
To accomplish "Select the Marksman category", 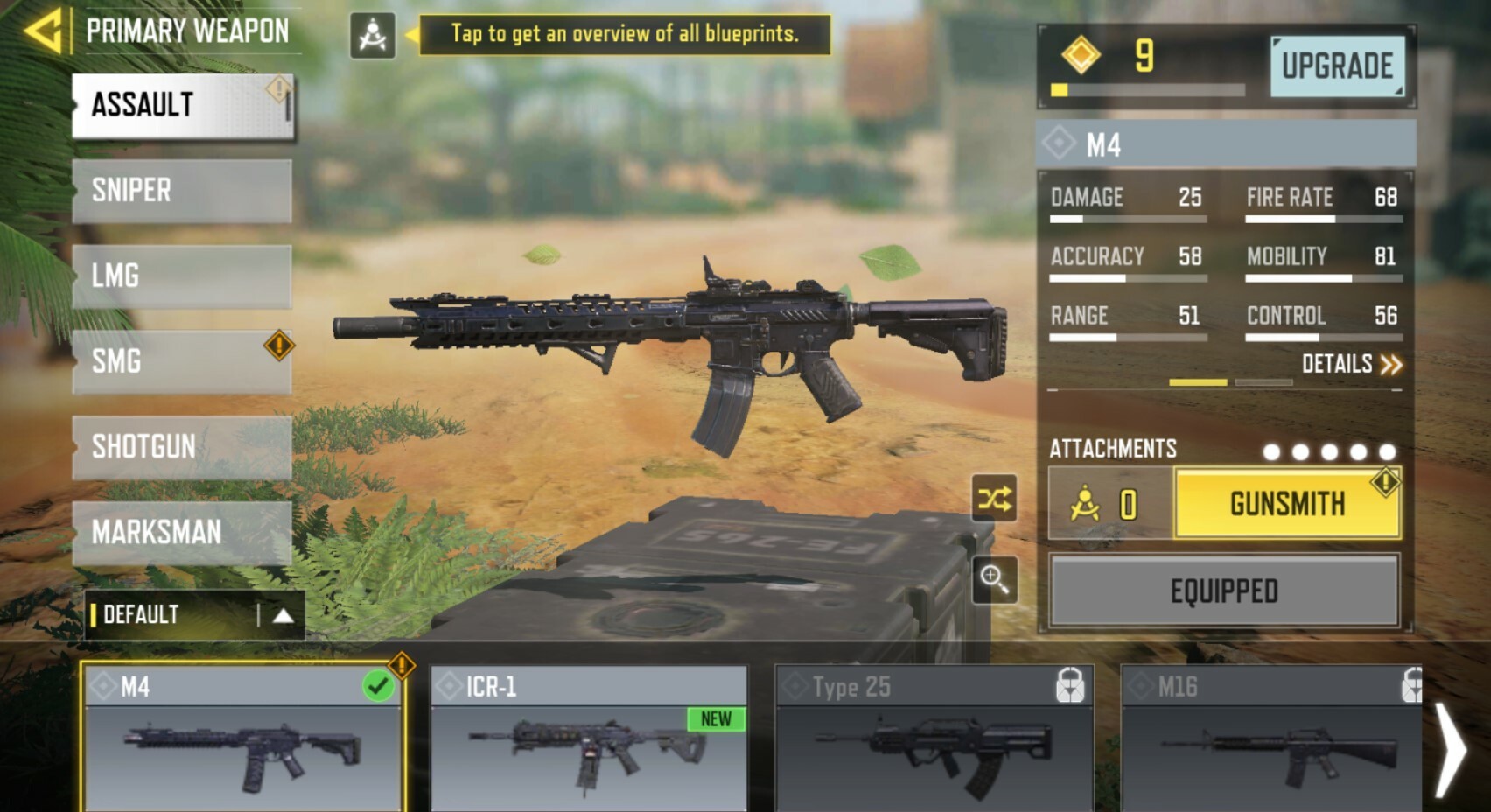I will pos(182,532).
